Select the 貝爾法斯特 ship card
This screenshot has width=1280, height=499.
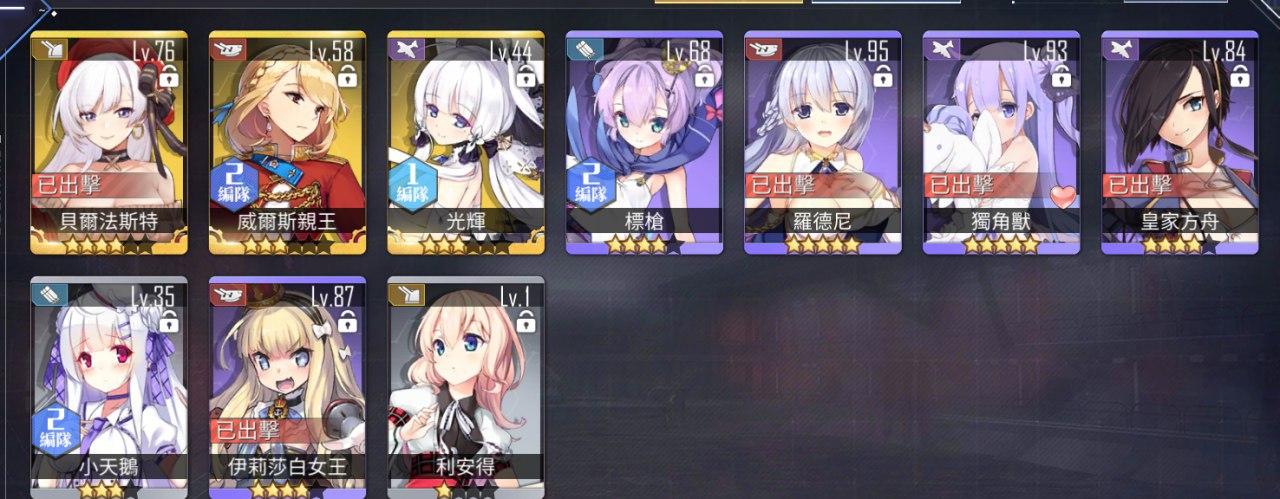109,140
